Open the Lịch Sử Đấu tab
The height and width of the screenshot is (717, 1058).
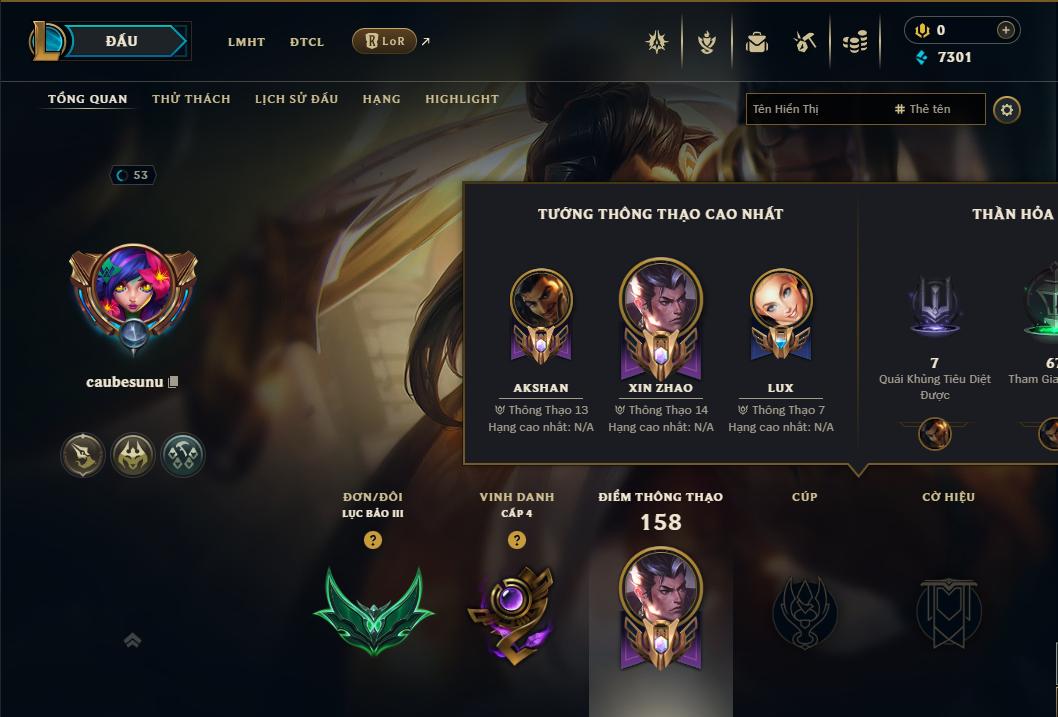click(296, 99)
